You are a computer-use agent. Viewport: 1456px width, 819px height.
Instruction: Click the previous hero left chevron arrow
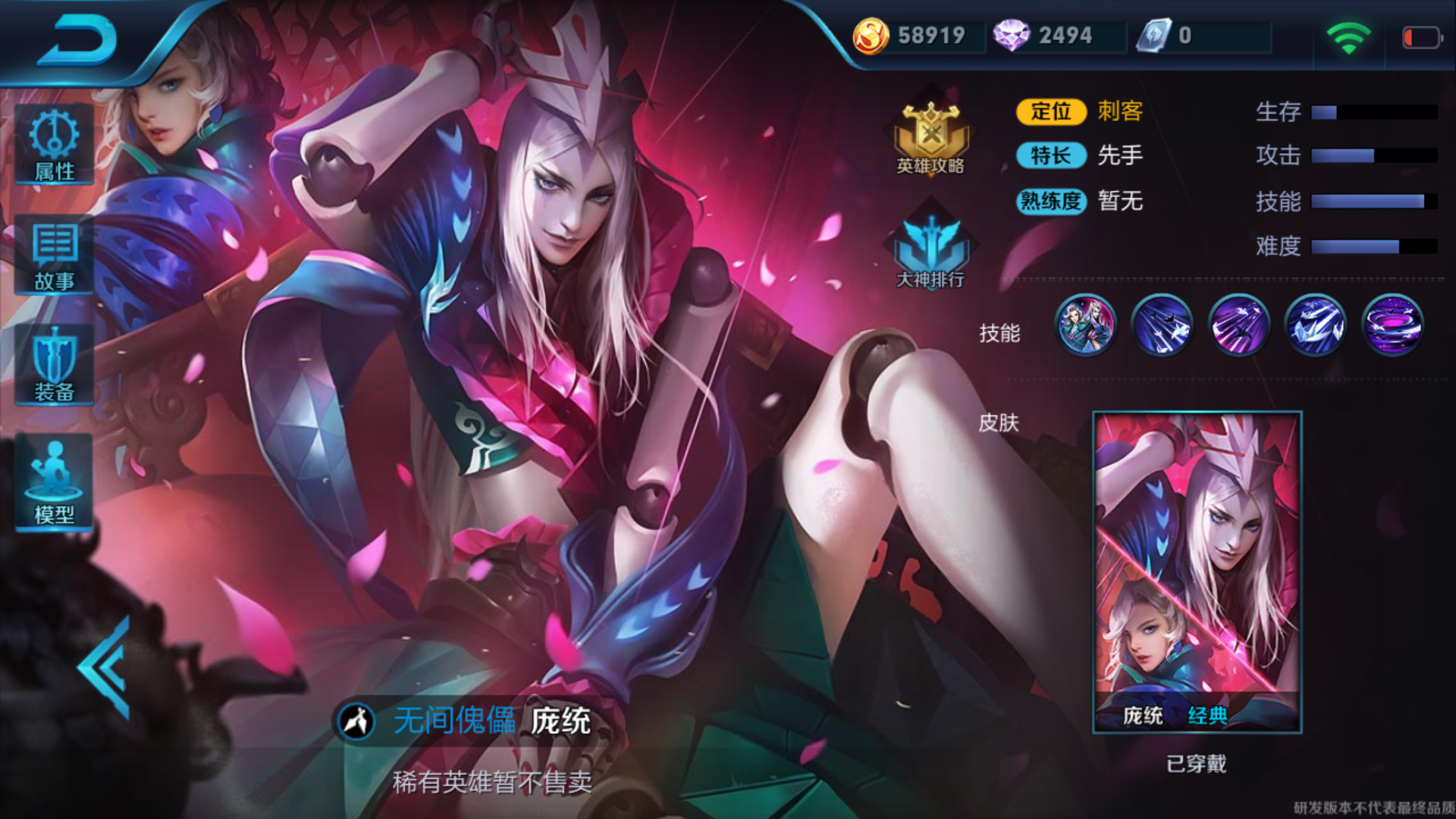(106, 667)
